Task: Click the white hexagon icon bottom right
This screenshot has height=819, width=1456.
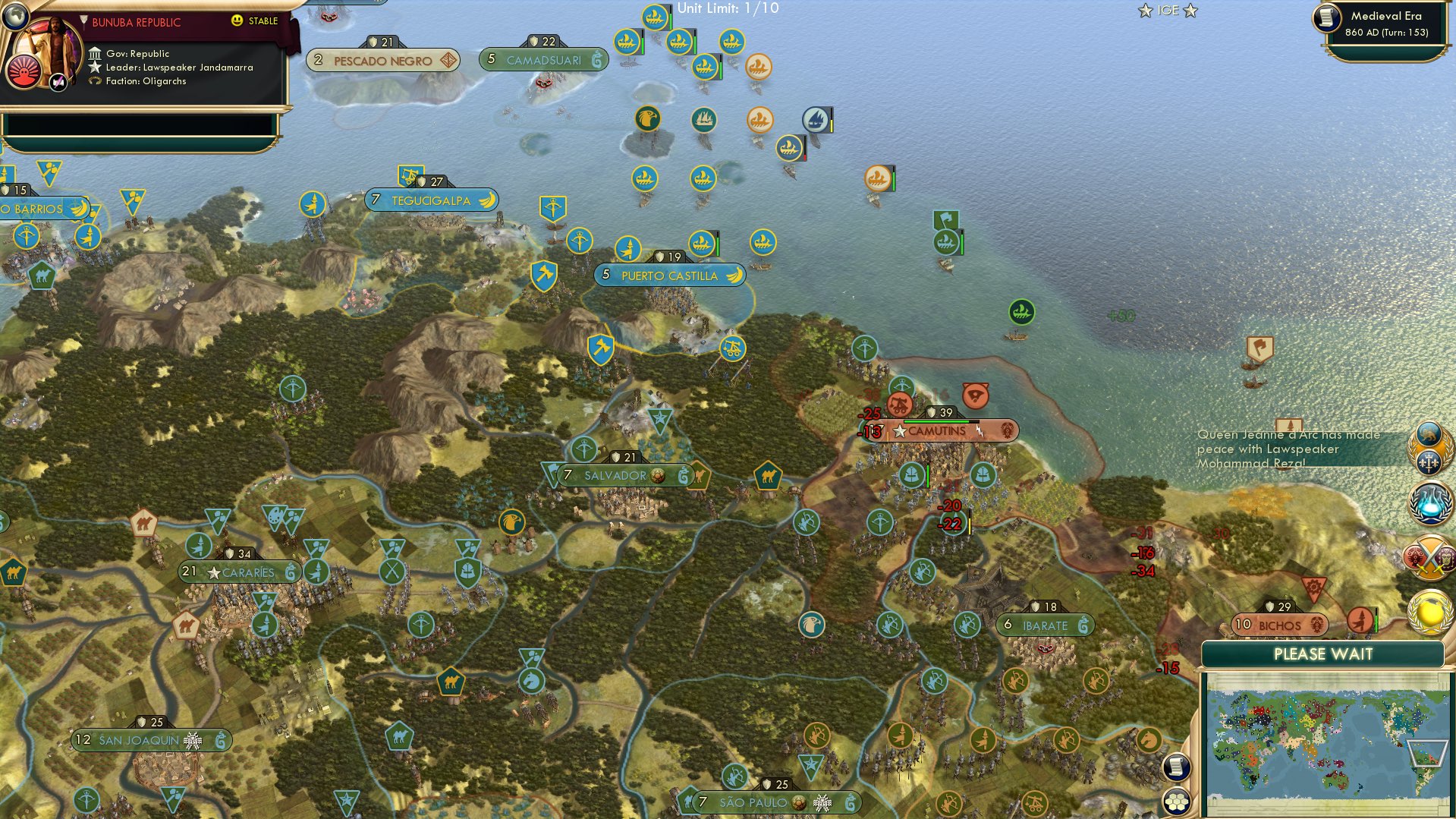Action: [x=1177, y=802]
